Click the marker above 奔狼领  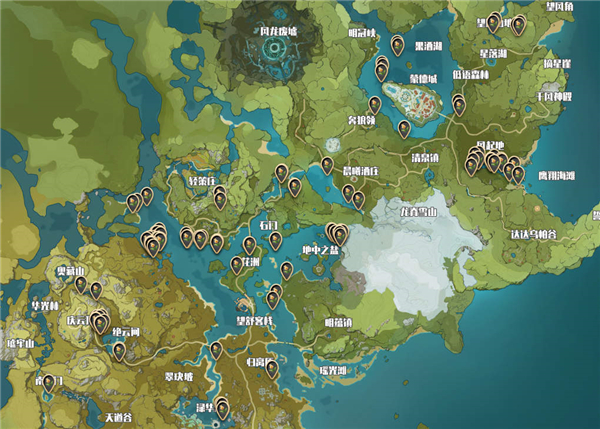point(375,104)
